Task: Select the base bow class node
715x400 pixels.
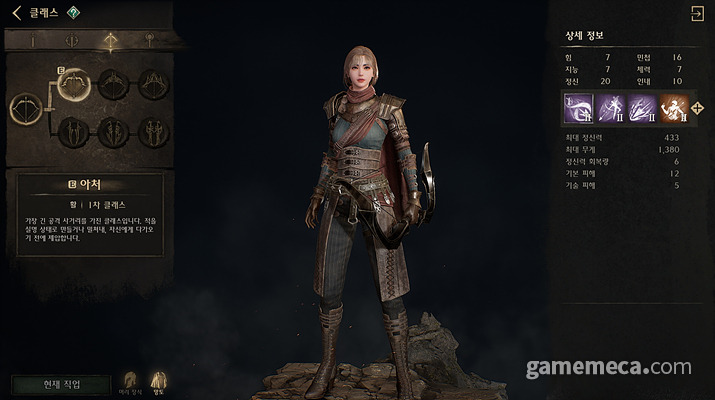Action: coord(26,108)
